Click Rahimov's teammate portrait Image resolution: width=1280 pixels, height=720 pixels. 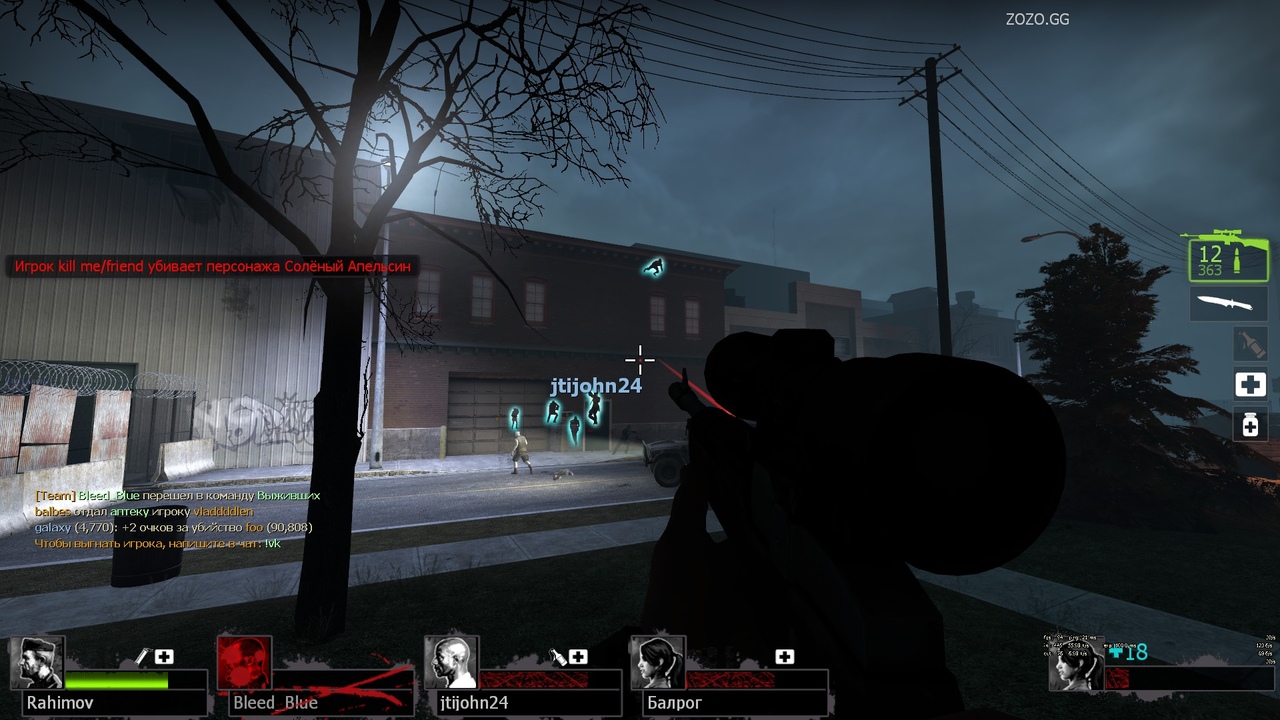pos(38,663)
